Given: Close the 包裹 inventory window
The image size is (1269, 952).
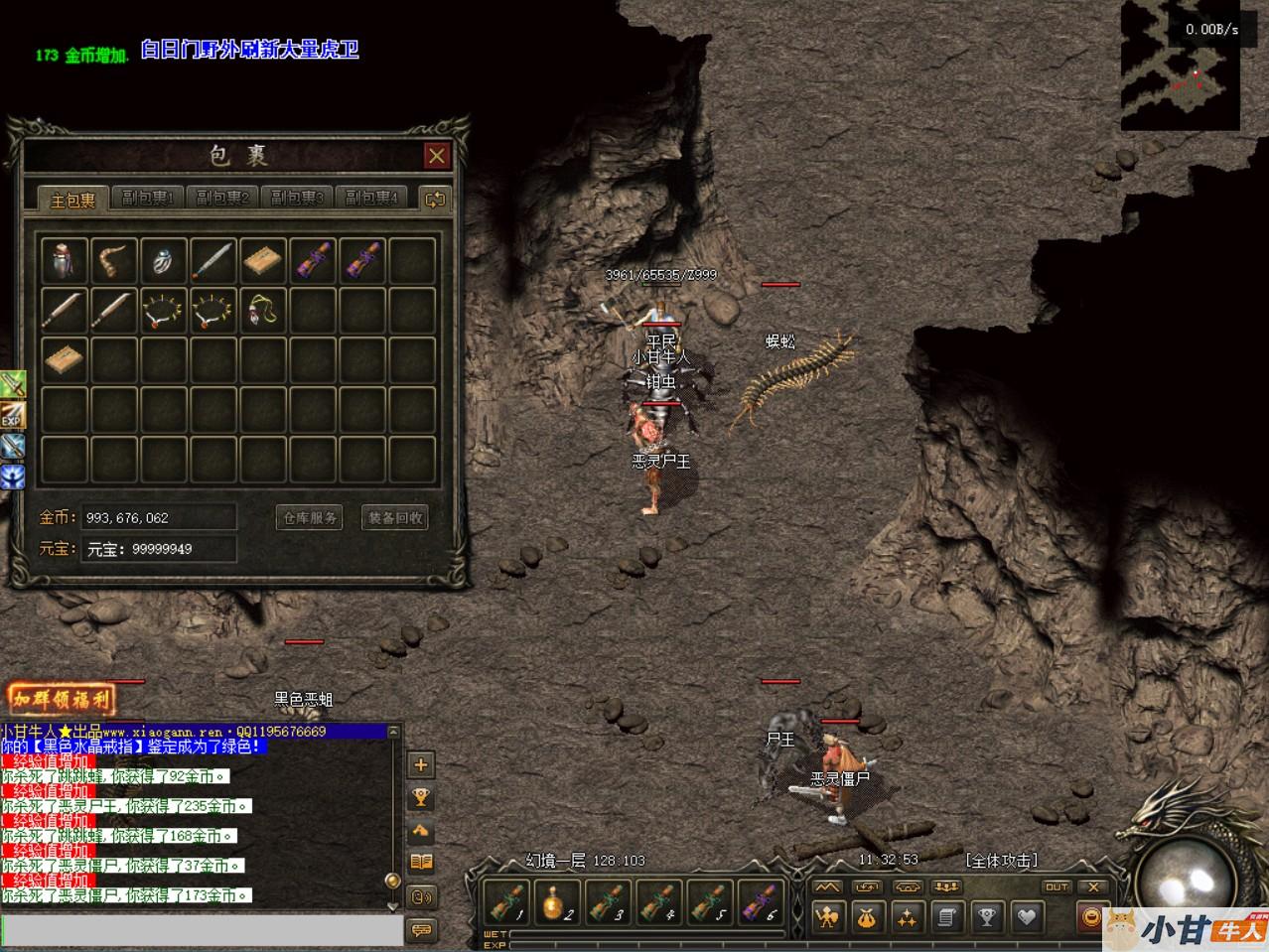Looking at the screenshot, I should [x=436, y=156].
